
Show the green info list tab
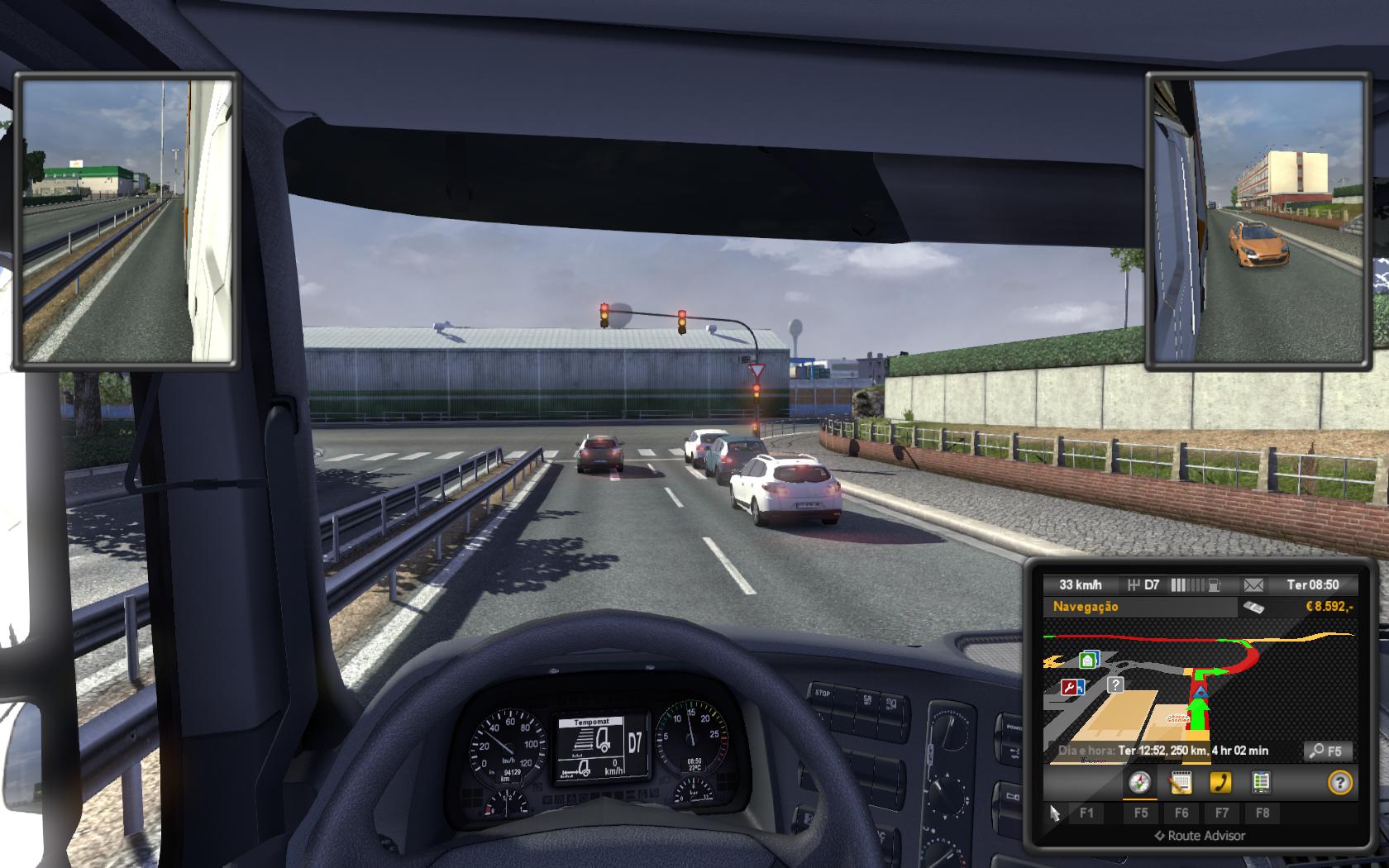pos(1261,782)
